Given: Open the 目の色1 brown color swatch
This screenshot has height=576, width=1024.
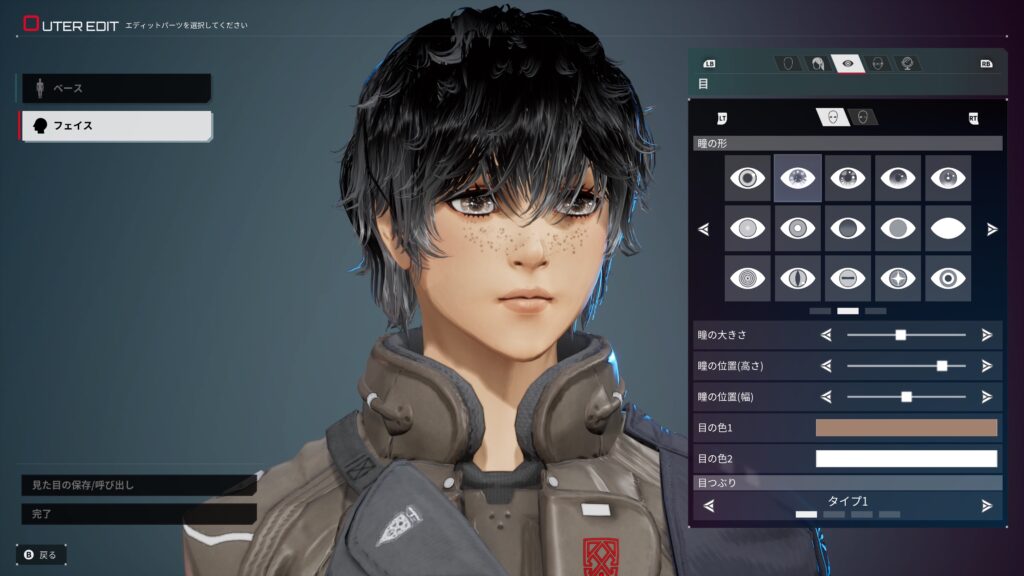Looking at the screenshot, I should point(906,428).
